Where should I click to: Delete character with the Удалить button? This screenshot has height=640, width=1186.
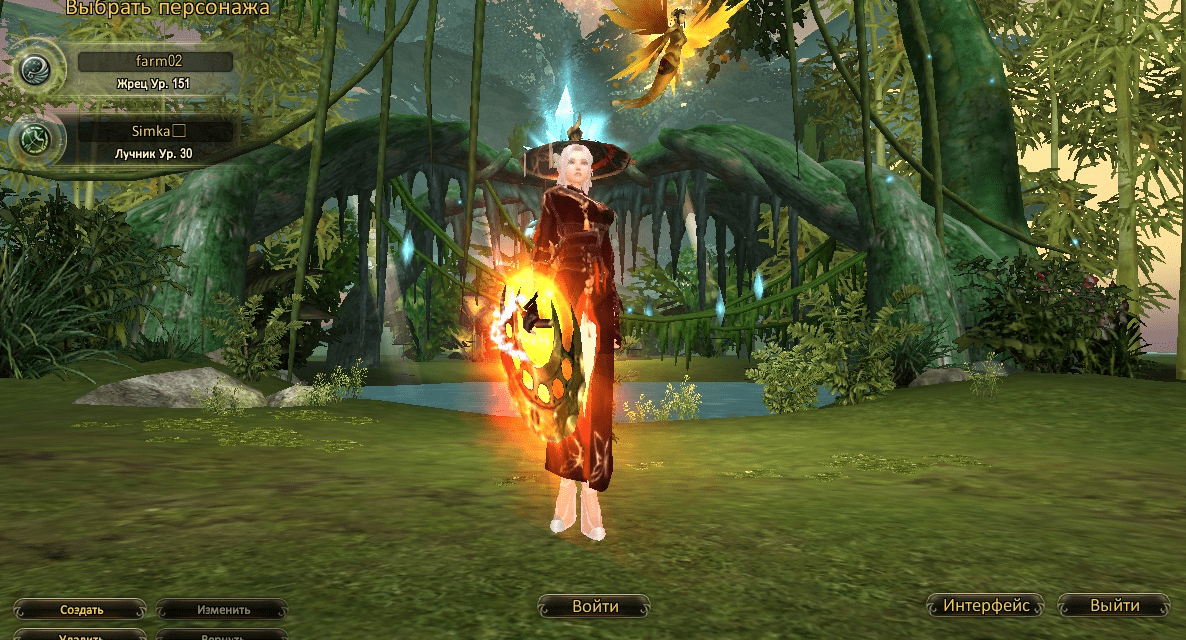81,635
